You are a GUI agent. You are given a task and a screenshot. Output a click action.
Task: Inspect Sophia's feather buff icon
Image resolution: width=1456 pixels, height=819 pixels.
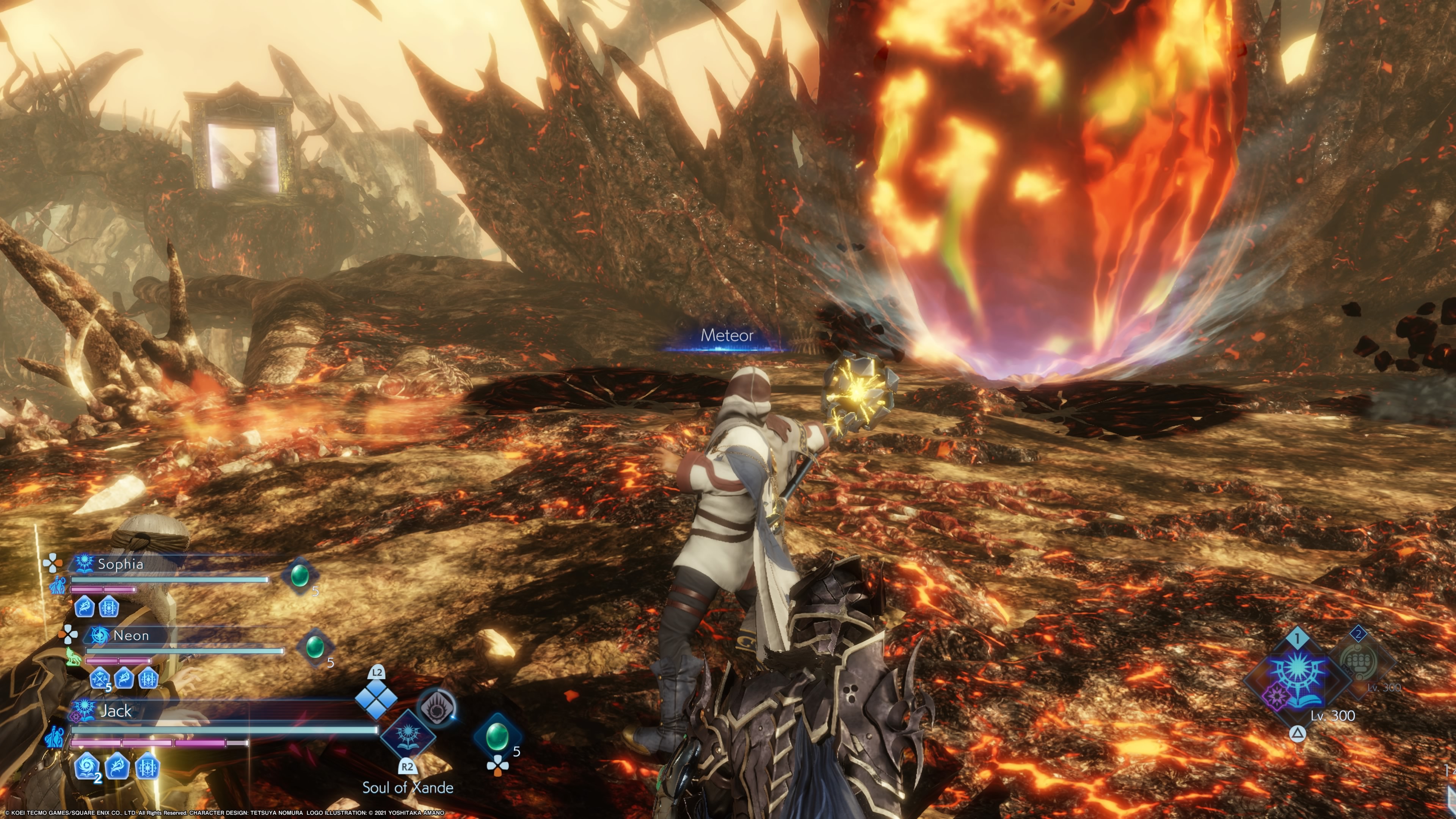pos(85,607)
